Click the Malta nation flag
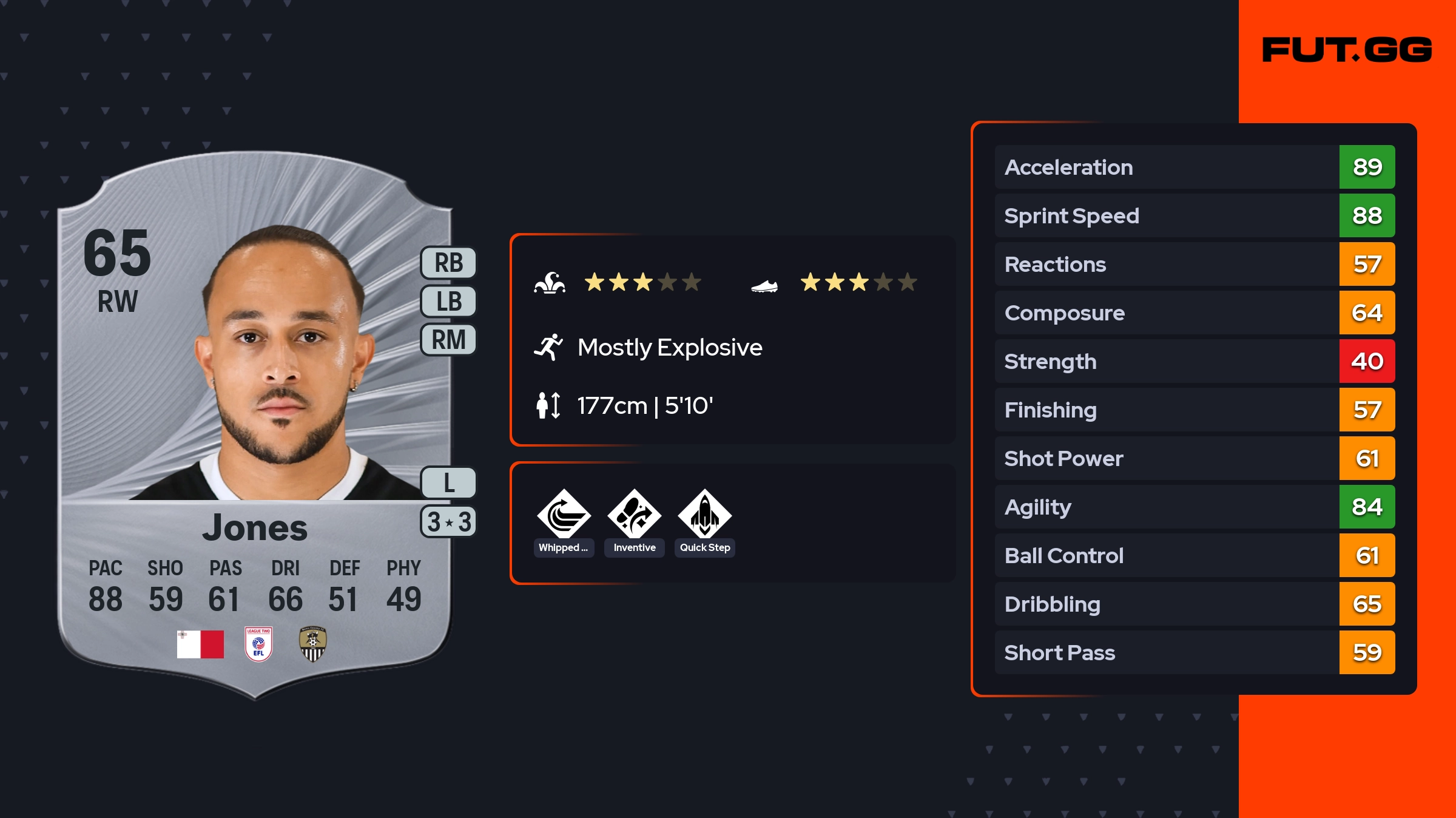1456x818 pixels. (200, 644)
